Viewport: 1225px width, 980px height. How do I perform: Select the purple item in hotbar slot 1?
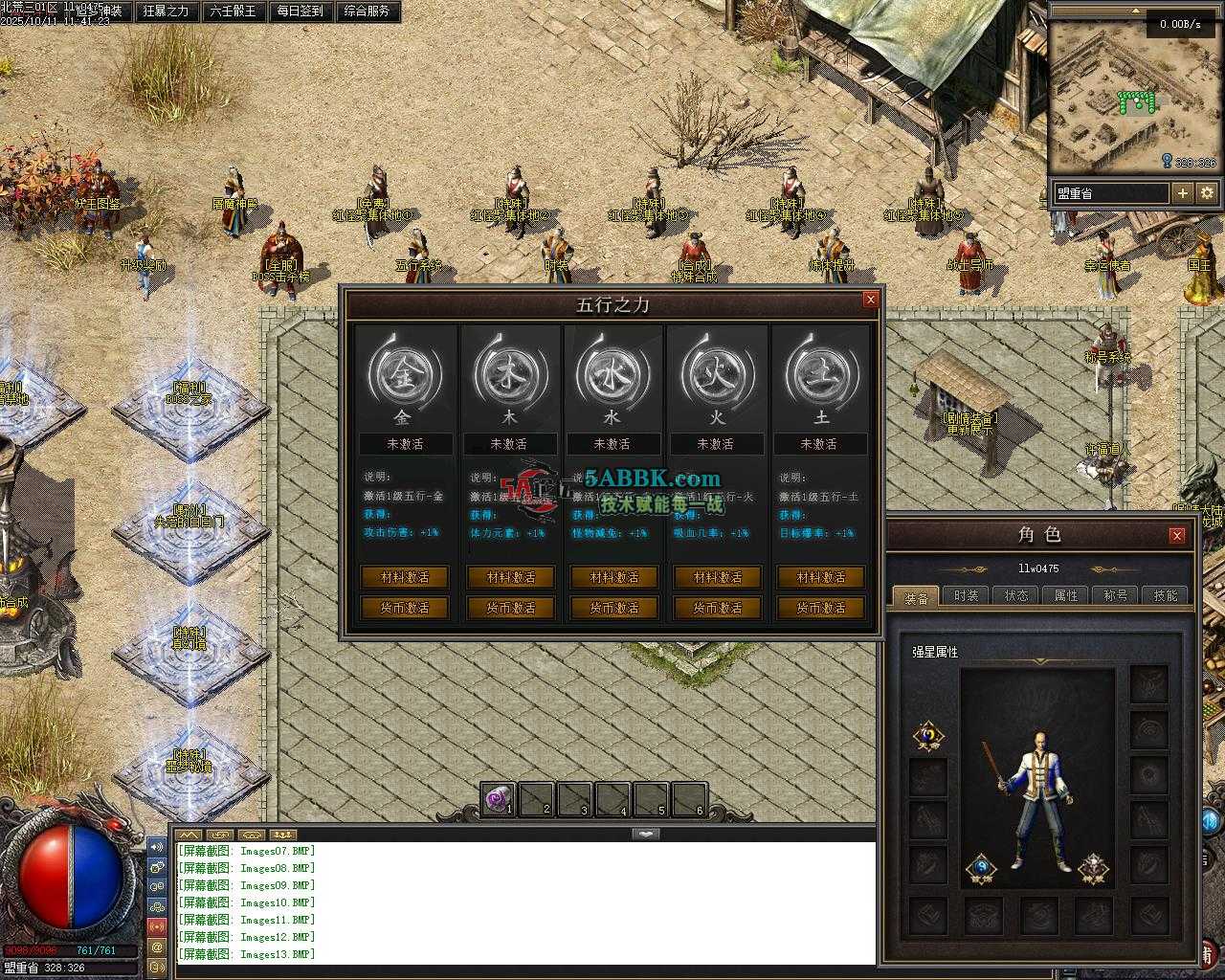pyautogui.click(x=498, y=799)
